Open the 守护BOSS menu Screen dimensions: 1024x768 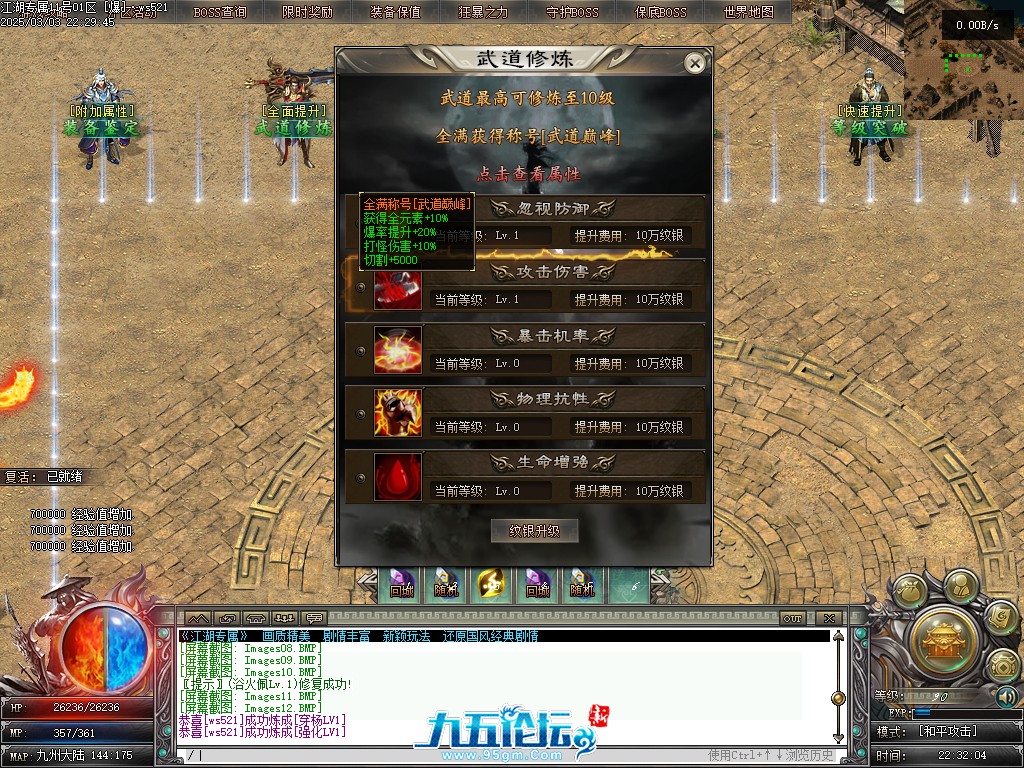tap(573, 12)
